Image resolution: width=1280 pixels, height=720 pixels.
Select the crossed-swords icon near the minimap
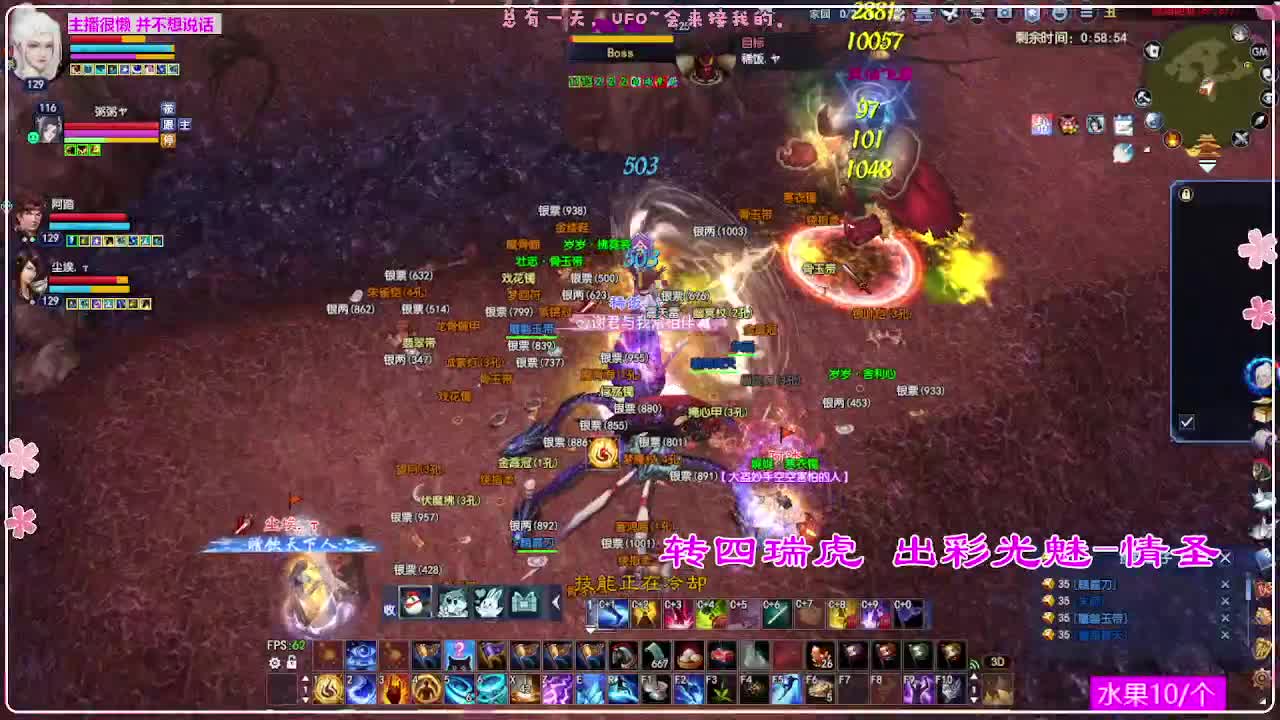(x=1240, y=137)
